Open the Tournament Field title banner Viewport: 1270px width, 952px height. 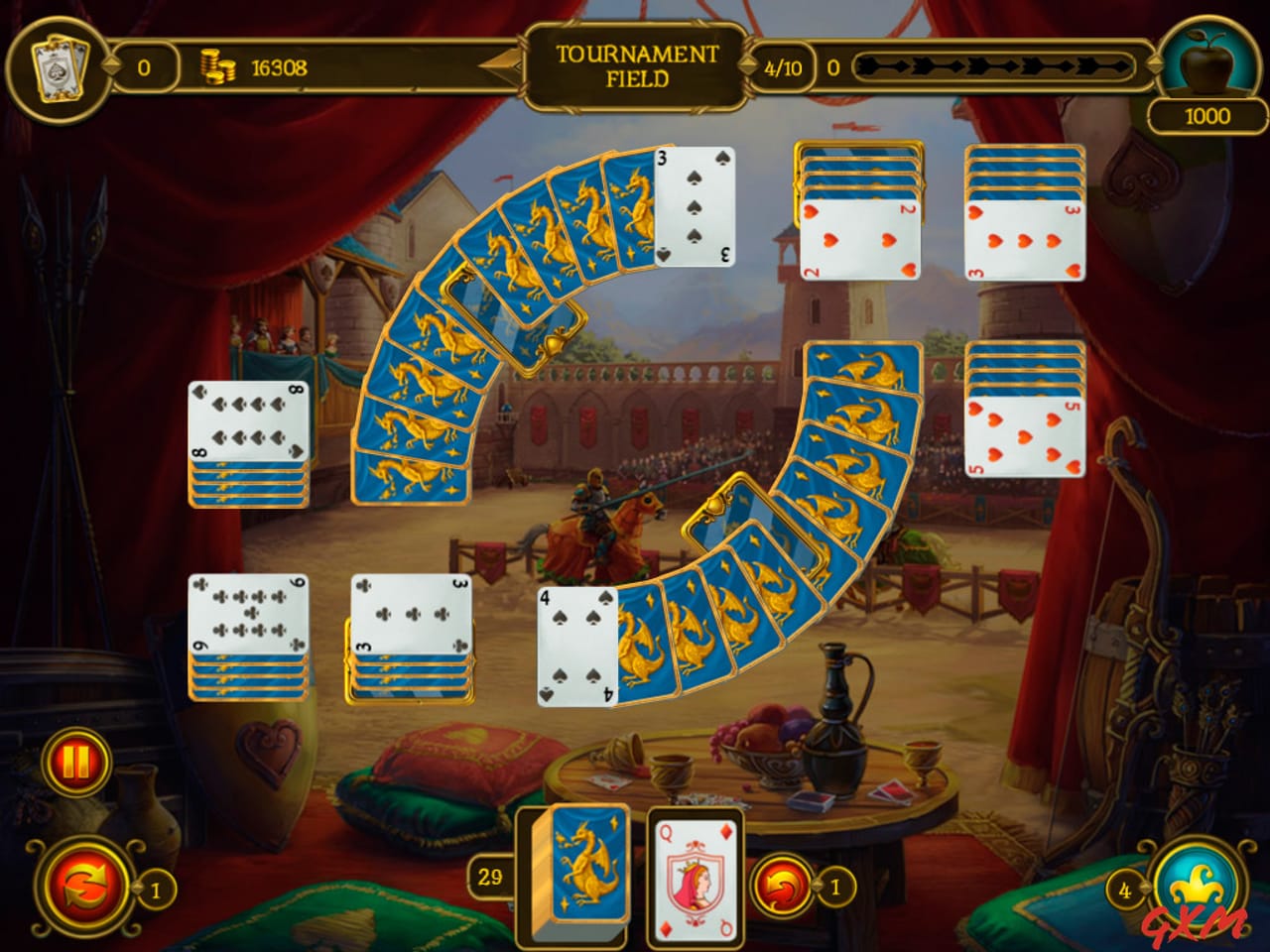pyautogui.click(x=637, y=66)
